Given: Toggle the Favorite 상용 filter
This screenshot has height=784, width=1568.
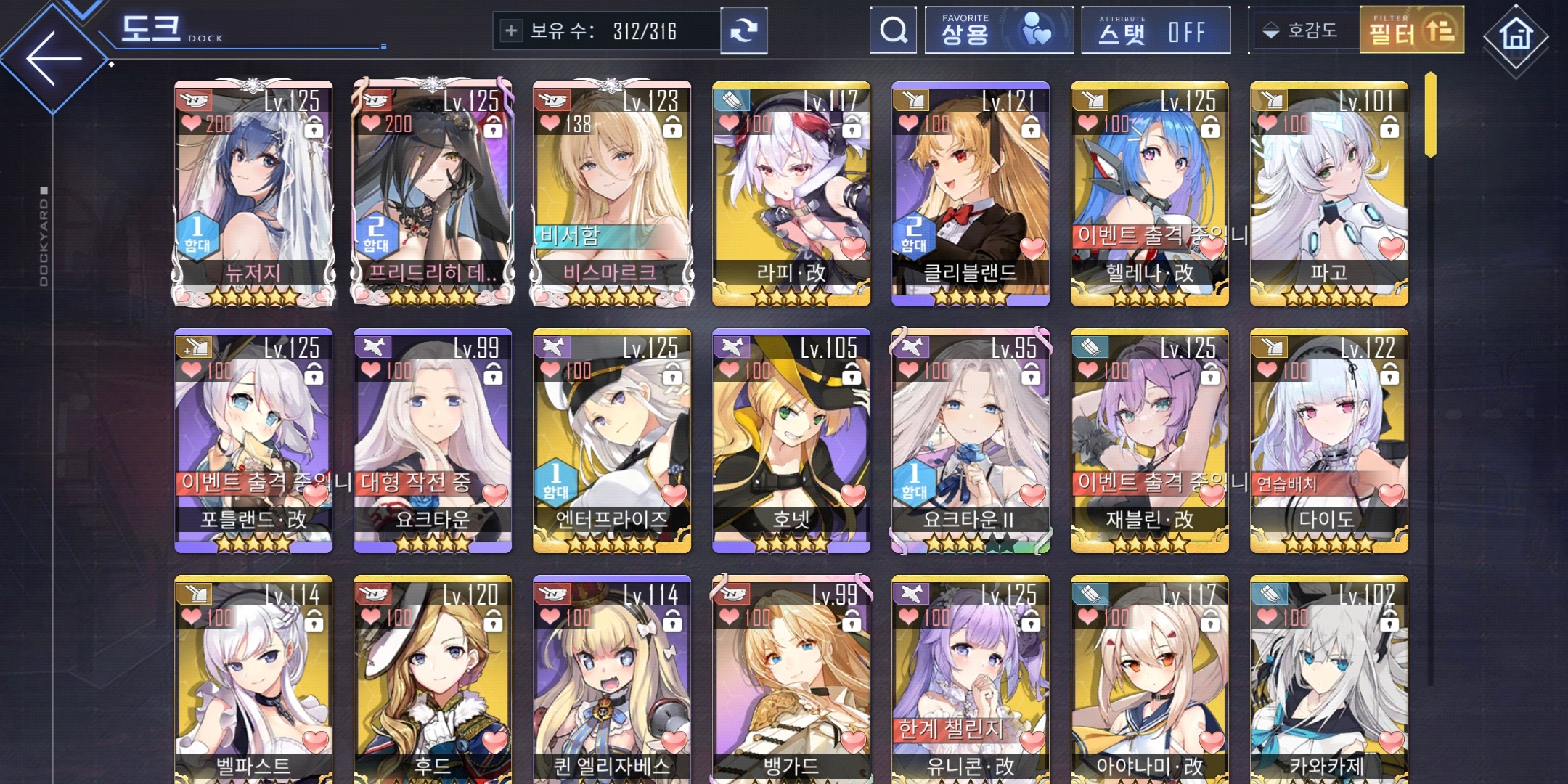Looking at the screenshot, I should click(999, 30).
